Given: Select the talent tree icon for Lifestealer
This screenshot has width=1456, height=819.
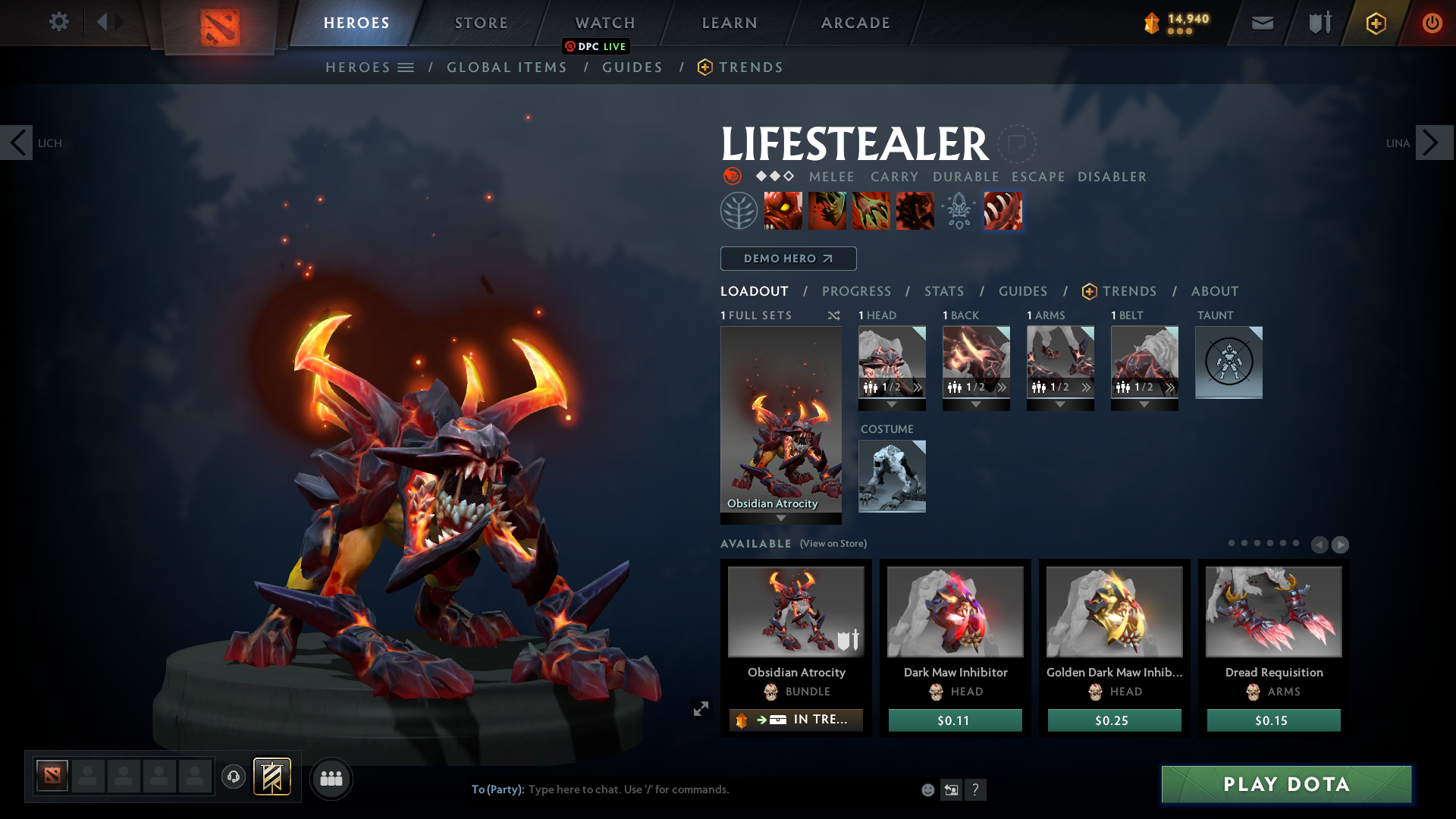Looking at the screenshot, I should click(739, 210).
